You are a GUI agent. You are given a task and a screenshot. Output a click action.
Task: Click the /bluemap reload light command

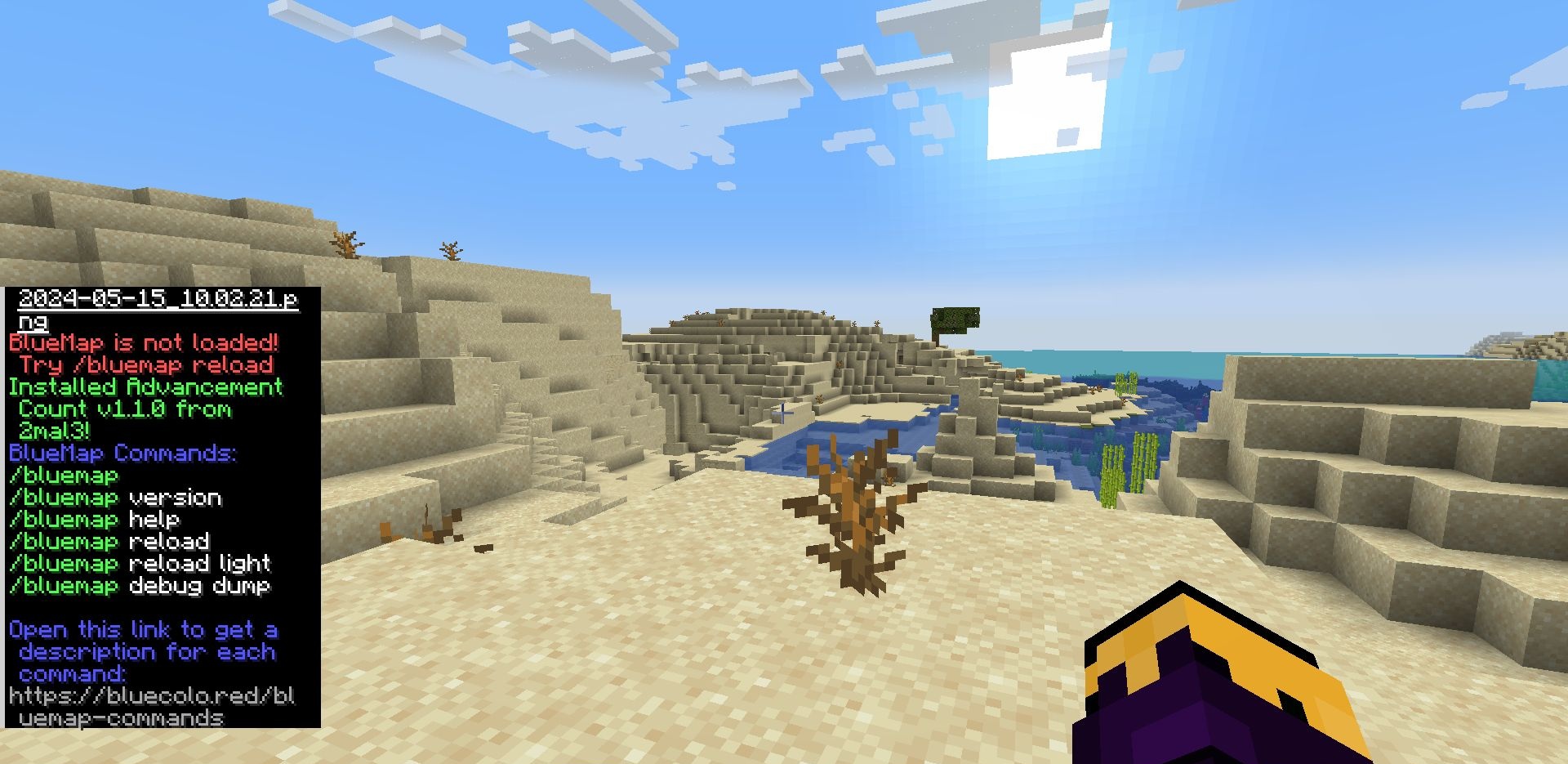point(139,564)
